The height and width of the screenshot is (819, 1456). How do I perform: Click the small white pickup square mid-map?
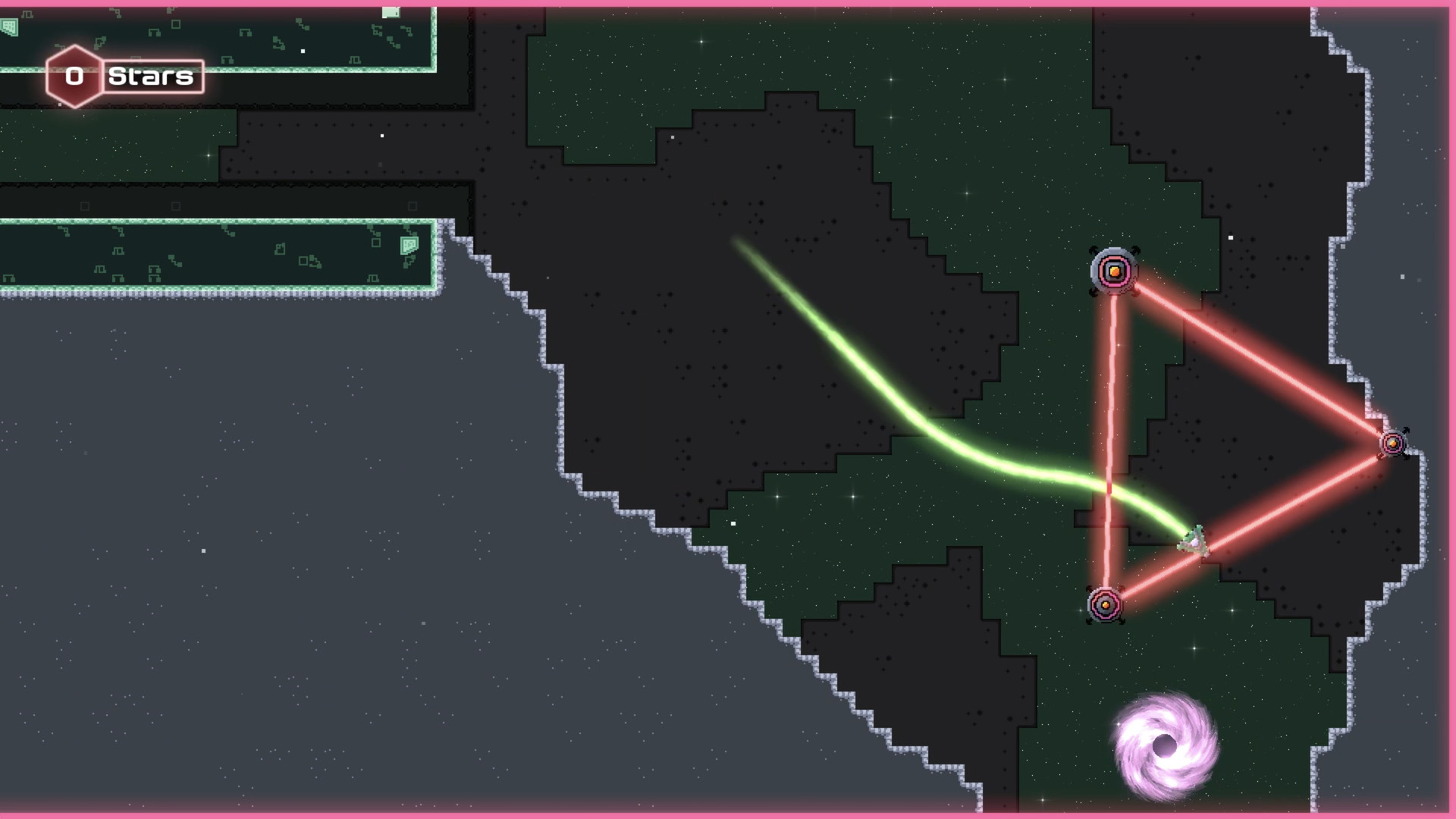[733, 522]
